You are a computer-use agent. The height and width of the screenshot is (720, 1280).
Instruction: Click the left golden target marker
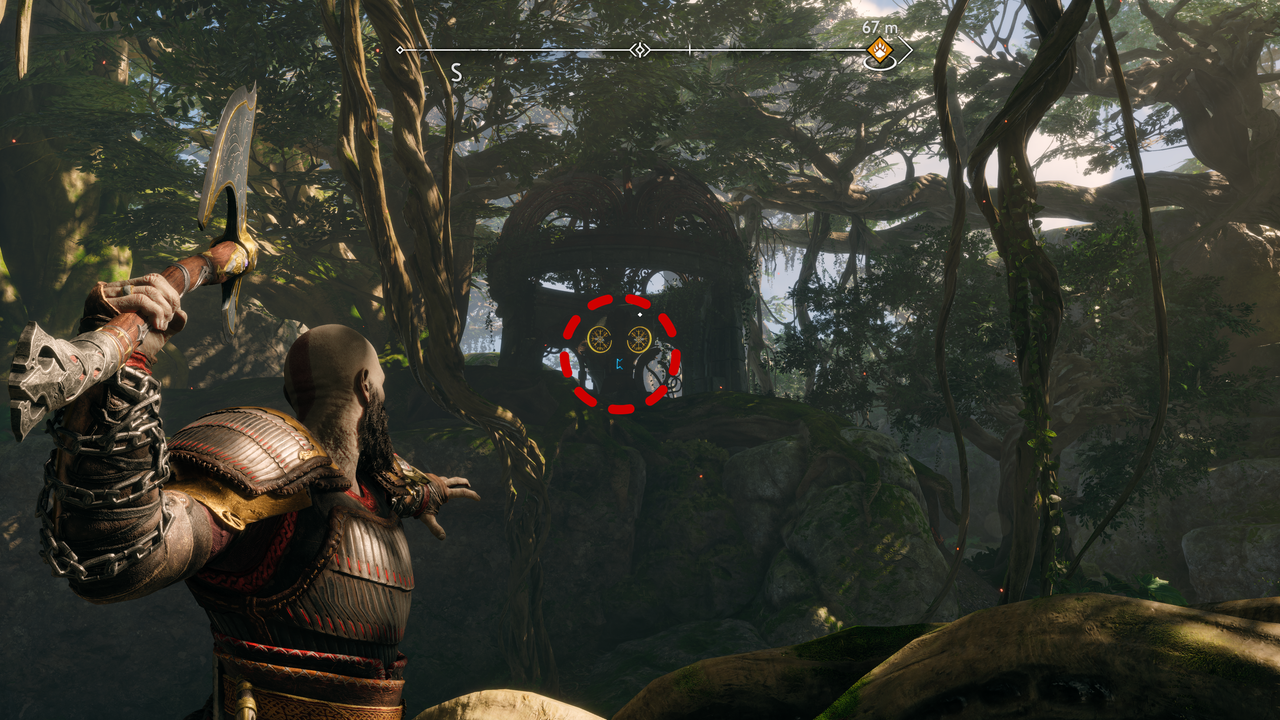[x=600, y=339]
